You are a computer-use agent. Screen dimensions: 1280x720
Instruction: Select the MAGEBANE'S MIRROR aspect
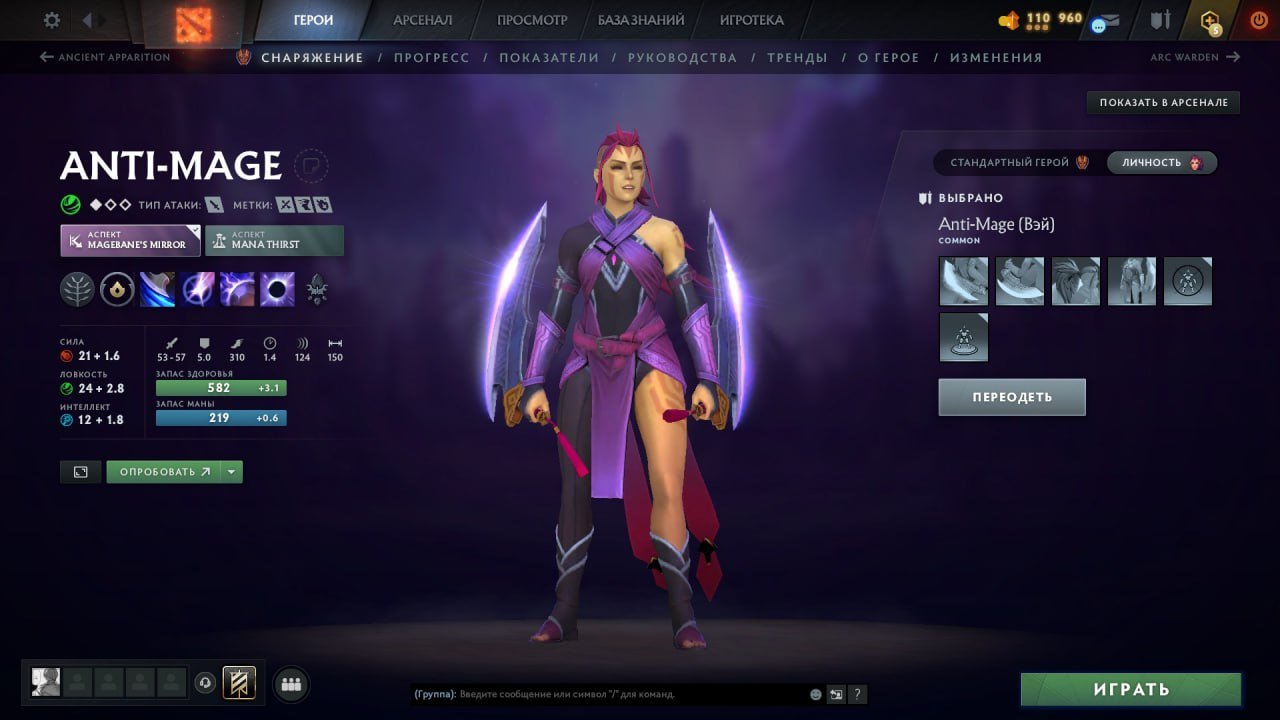(x=130, y=240)
